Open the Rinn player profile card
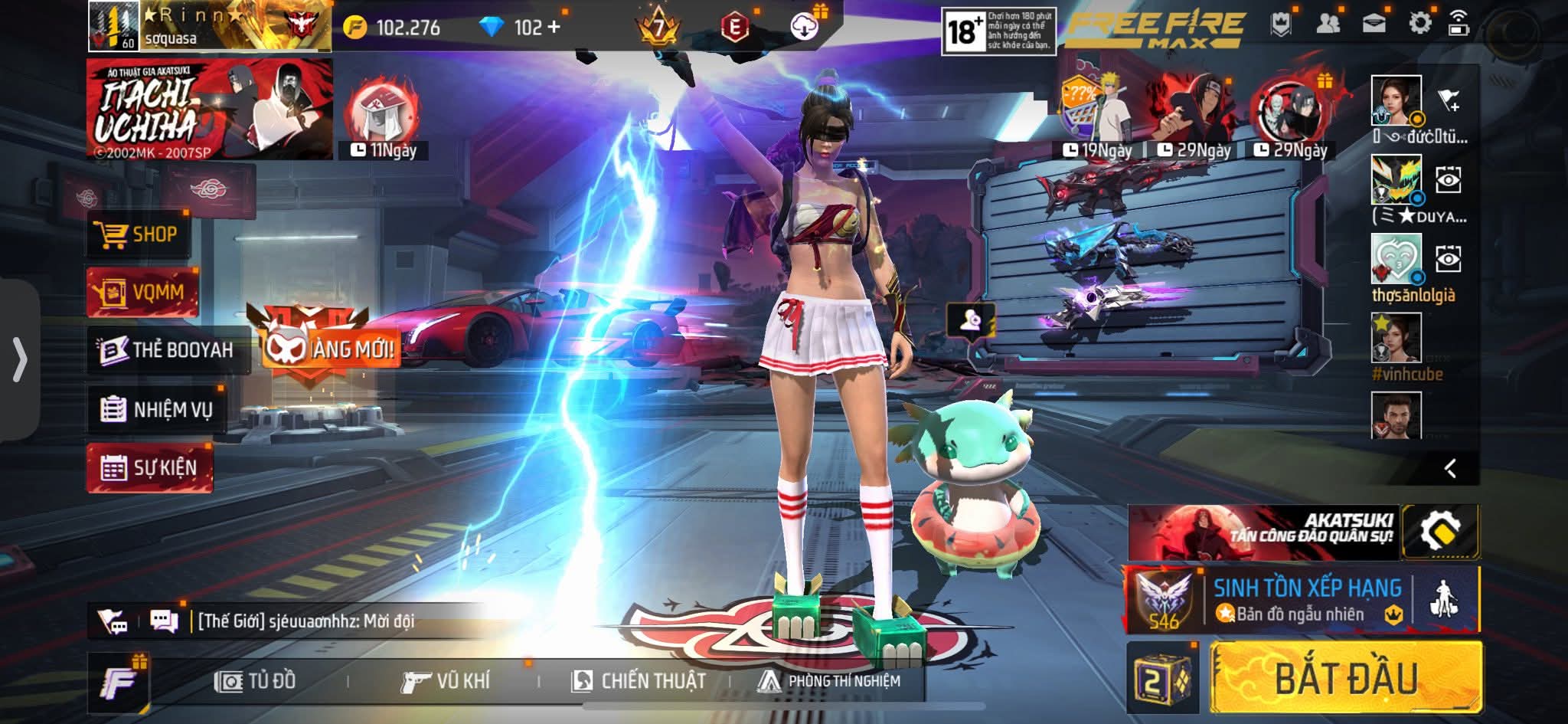The image size is (1568, 724). point(210,26)
